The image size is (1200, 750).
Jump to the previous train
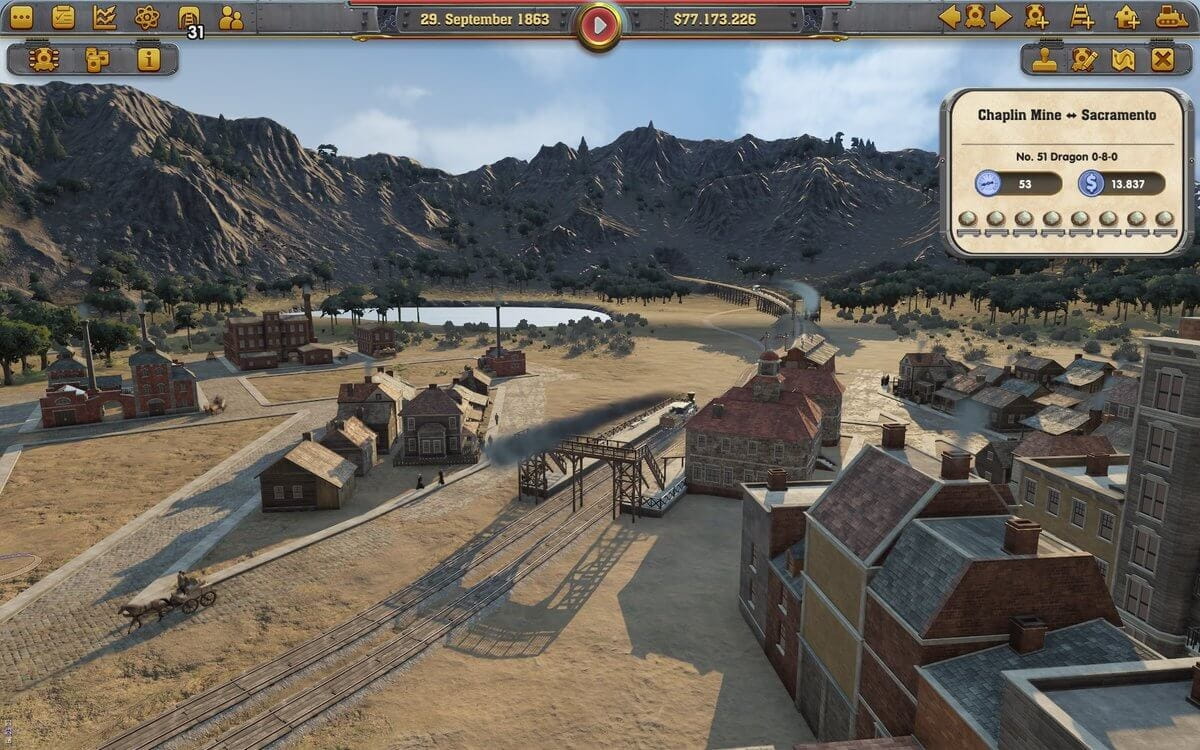coord(949,16)
